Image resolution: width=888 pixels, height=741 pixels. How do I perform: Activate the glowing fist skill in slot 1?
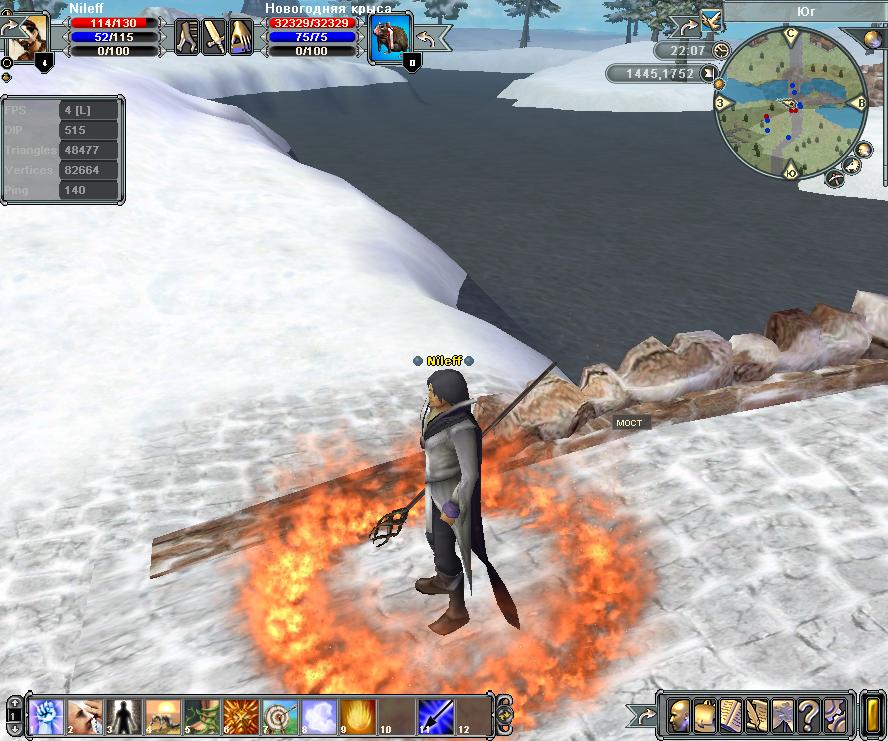[47, 716]
